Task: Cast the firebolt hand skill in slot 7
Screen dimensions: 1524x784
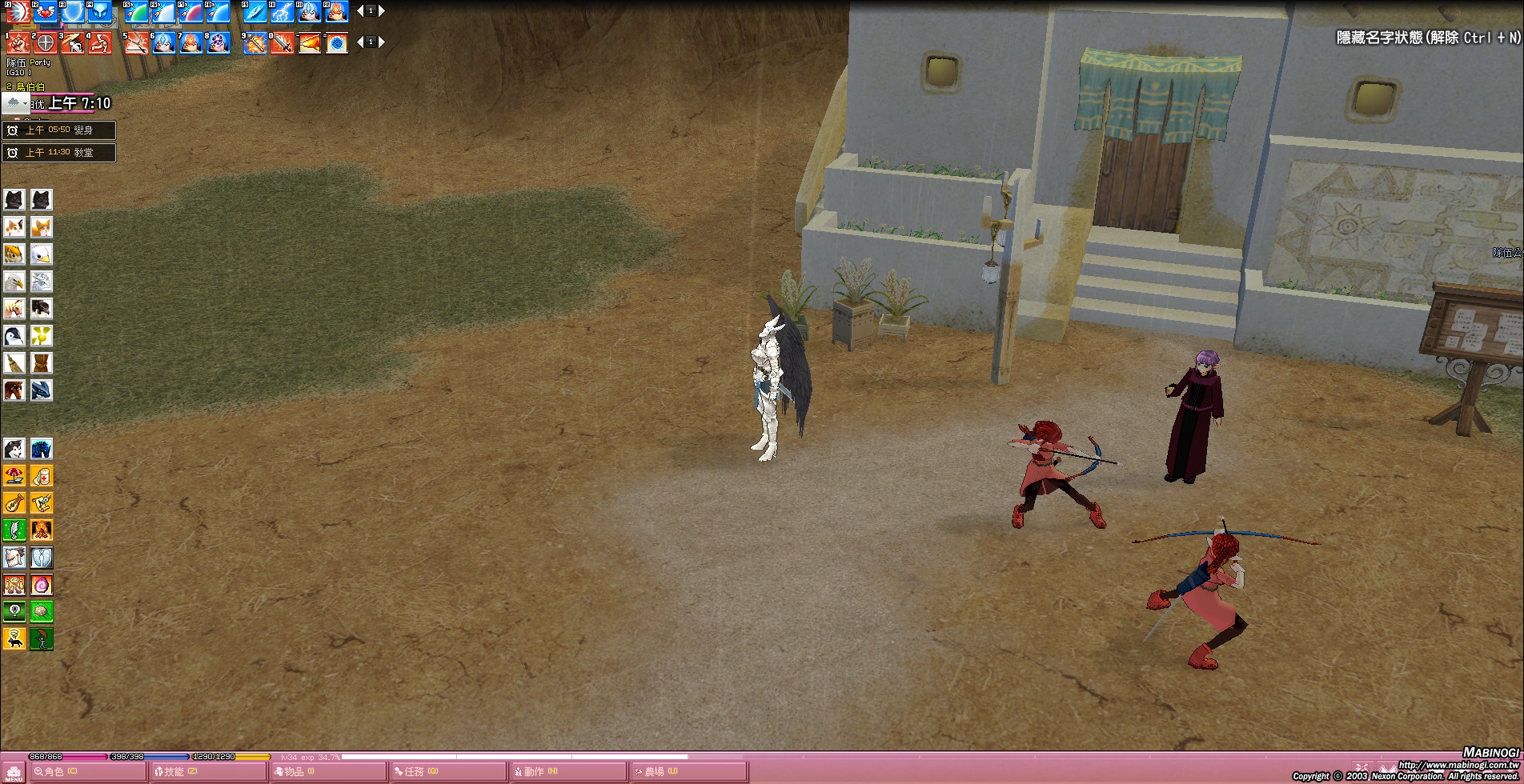Action: pos(190,43)
